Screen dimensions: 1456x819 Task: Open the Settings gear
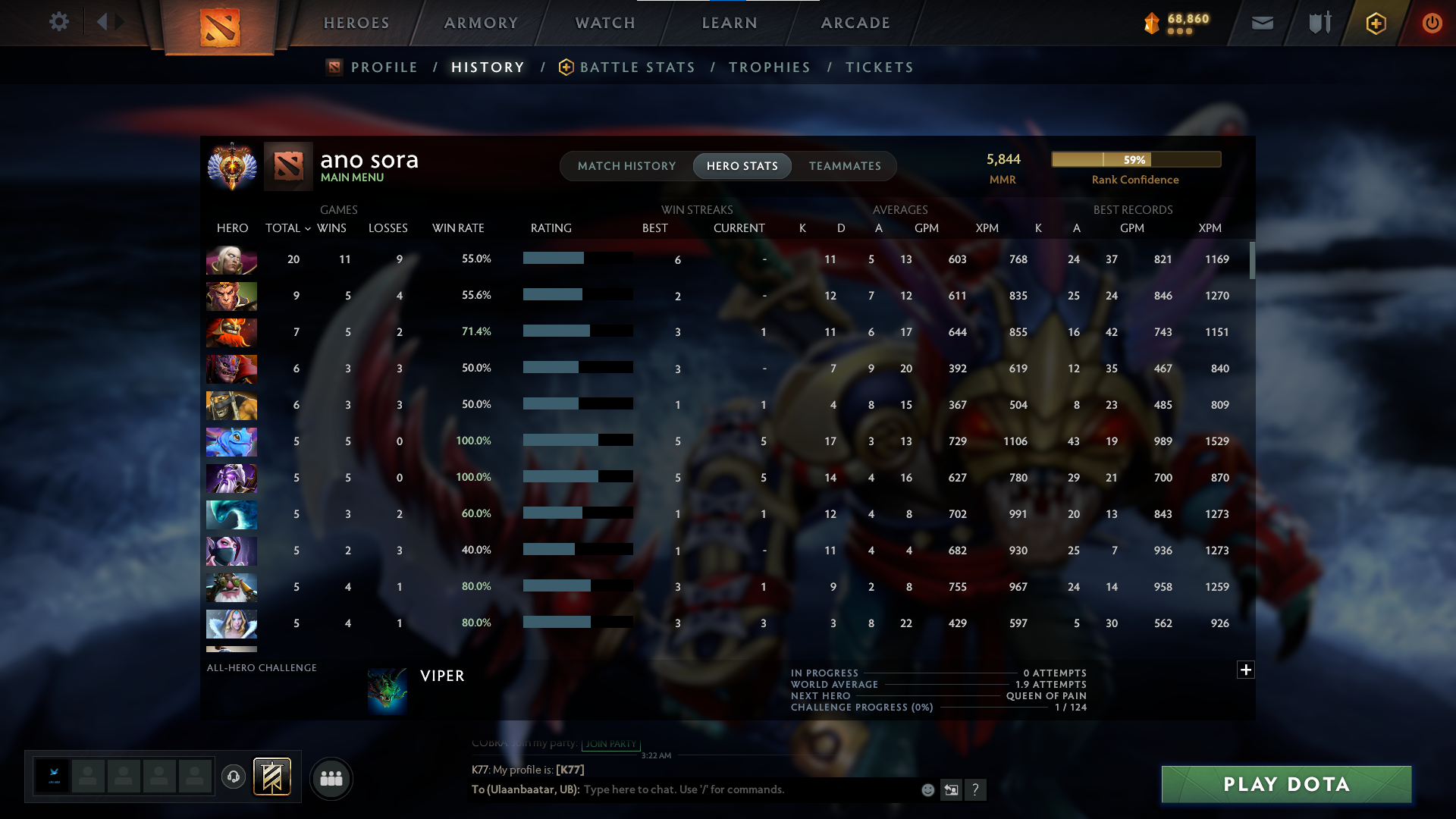[59, 22]
